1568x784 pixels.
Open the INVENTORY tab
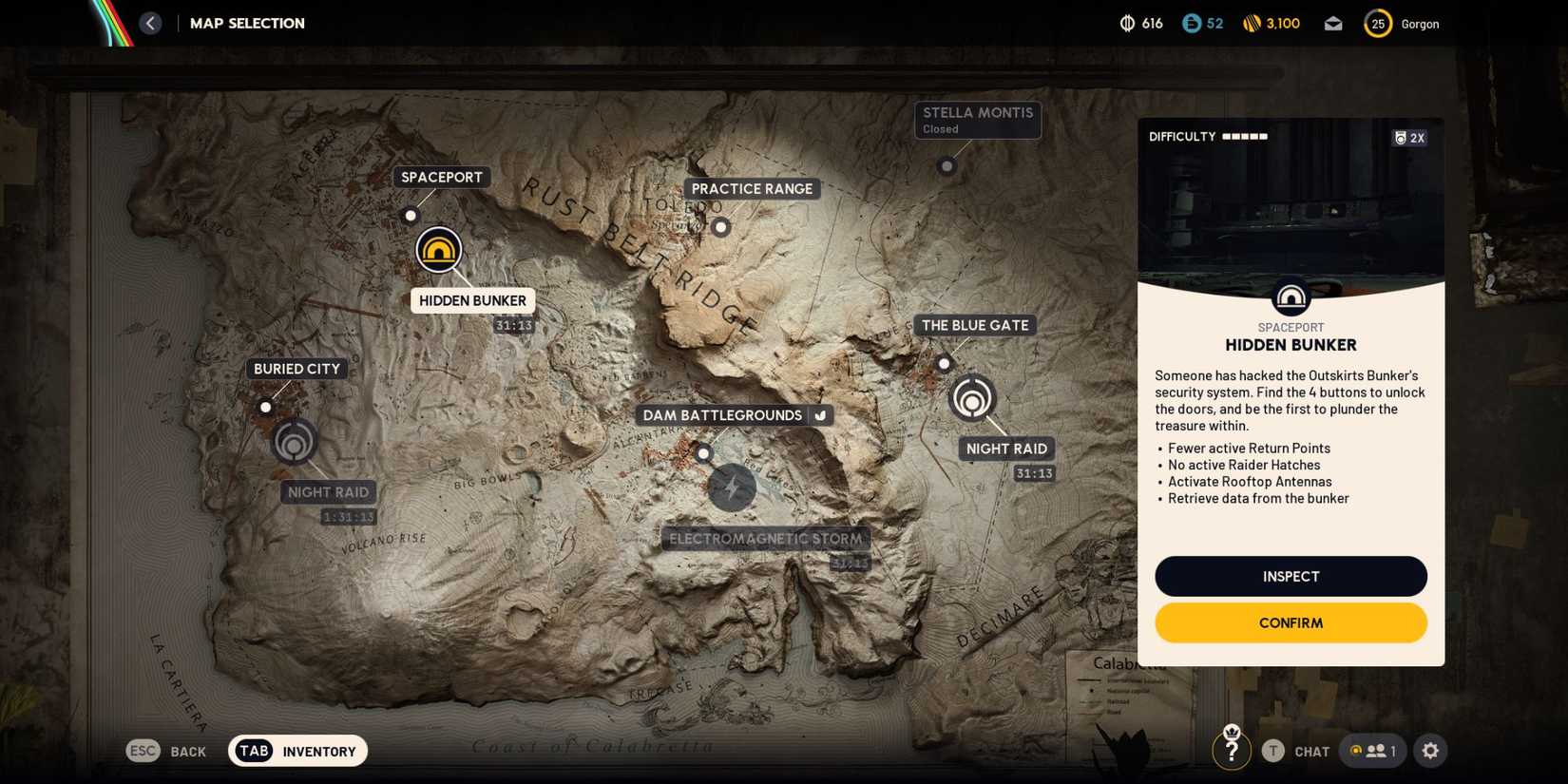(x=297, y=751)
